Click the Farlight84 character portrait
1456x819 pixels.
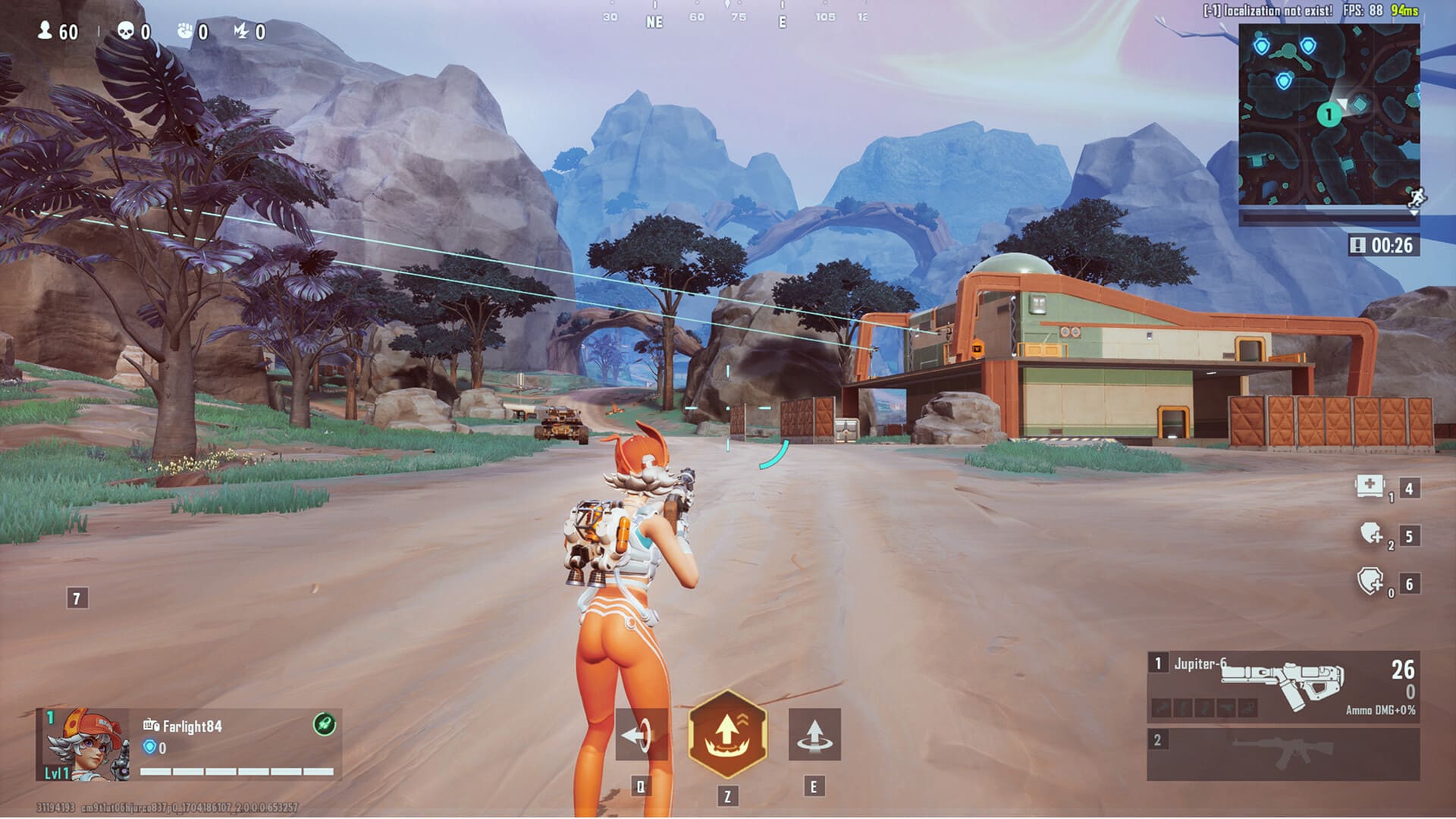point(85,745)
